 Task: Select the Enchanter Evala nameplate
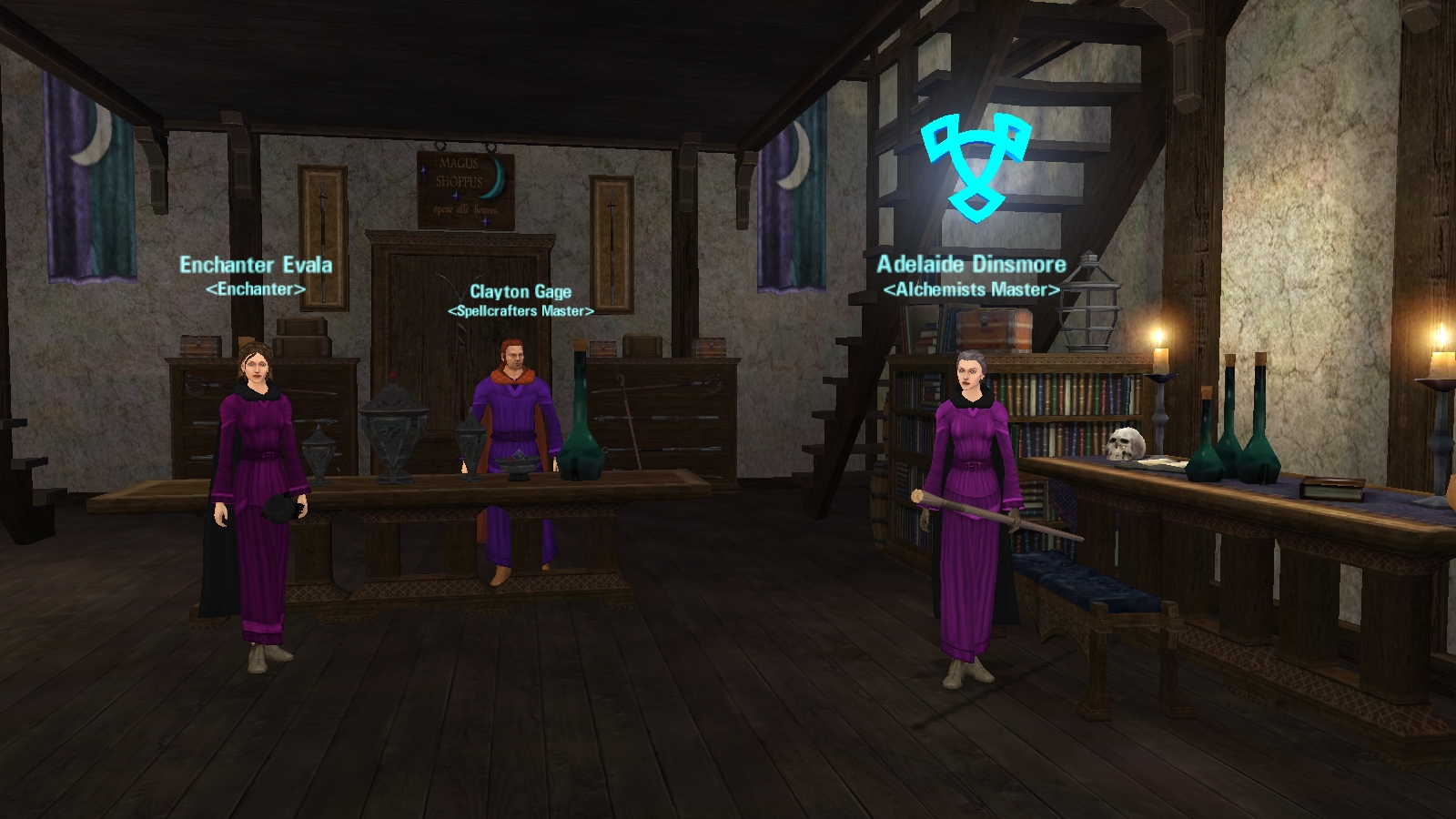(256, 265)
